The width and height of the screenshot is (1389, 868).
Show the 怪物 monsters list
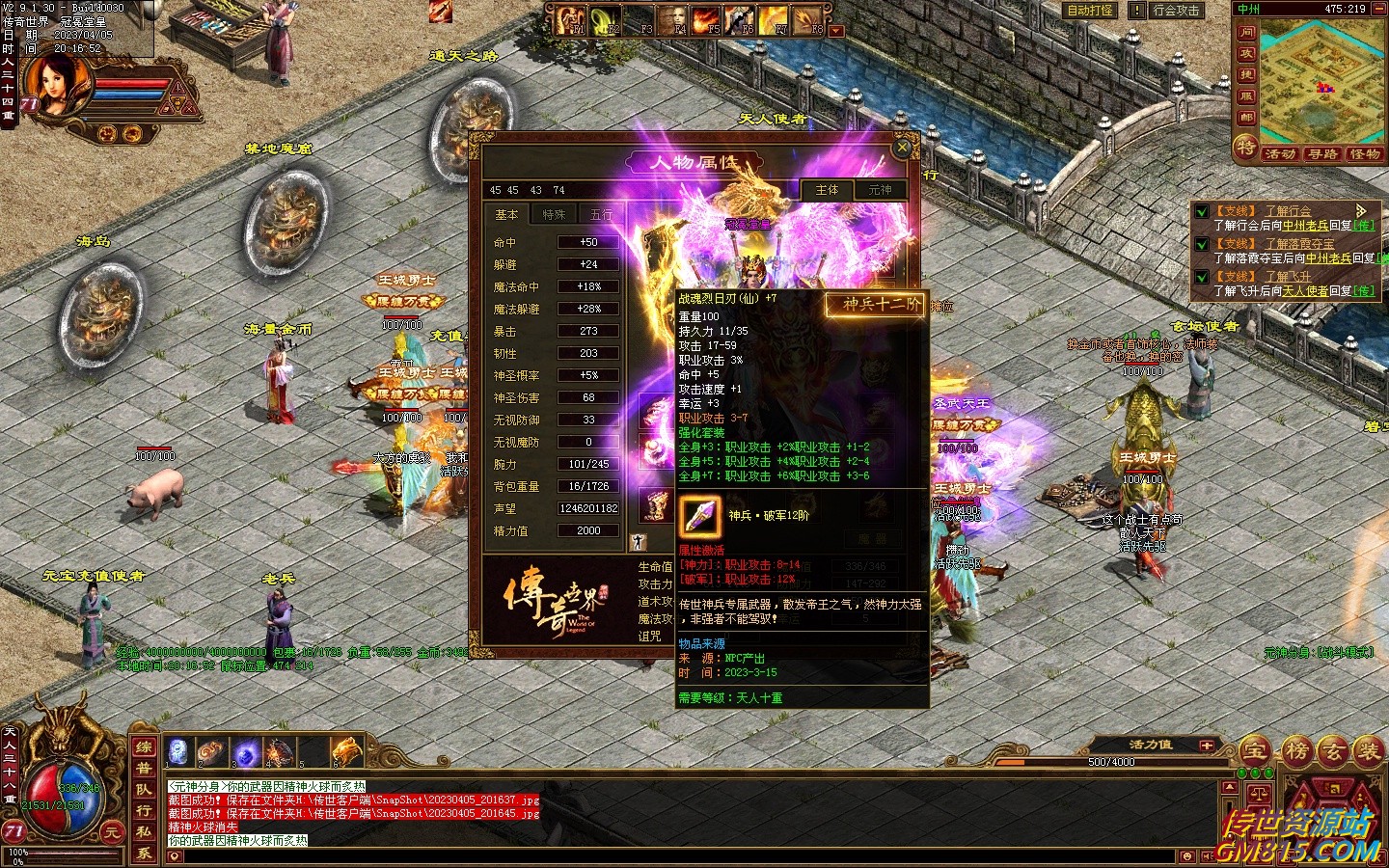coord(1365,154)
